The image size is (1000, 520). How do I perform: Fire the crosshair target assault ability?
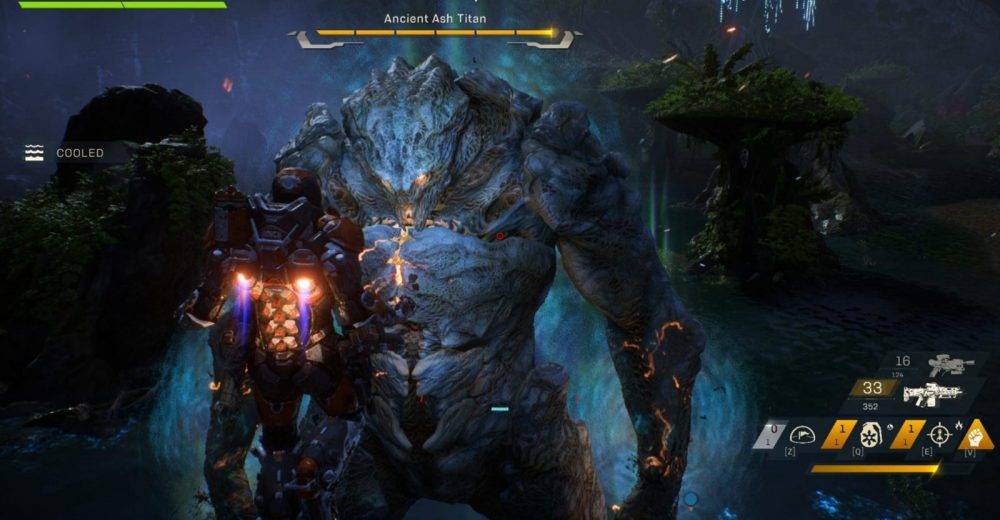[940, 435]
